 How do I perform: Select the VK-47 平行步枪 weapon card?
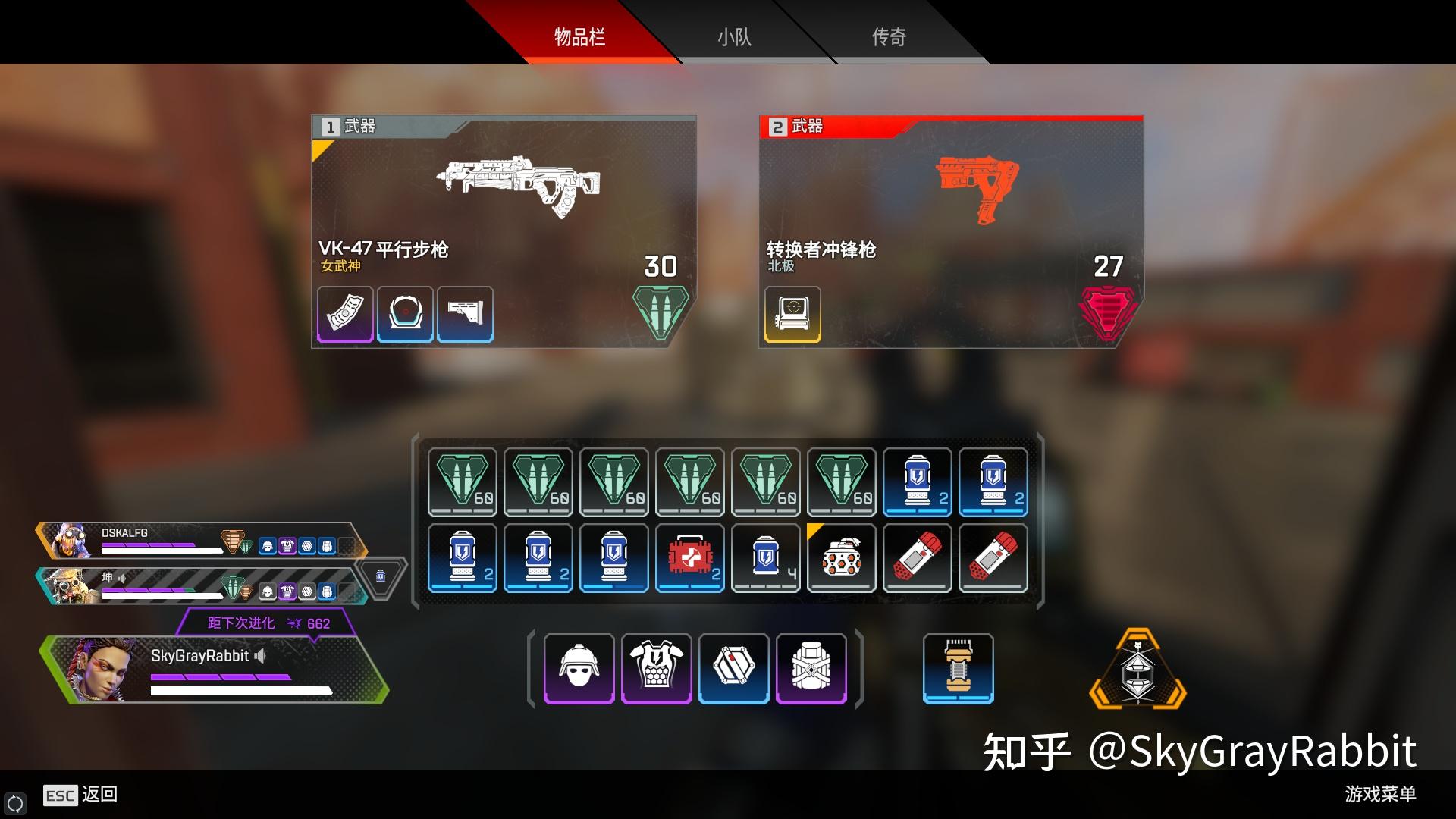click(x=504, y=205)
